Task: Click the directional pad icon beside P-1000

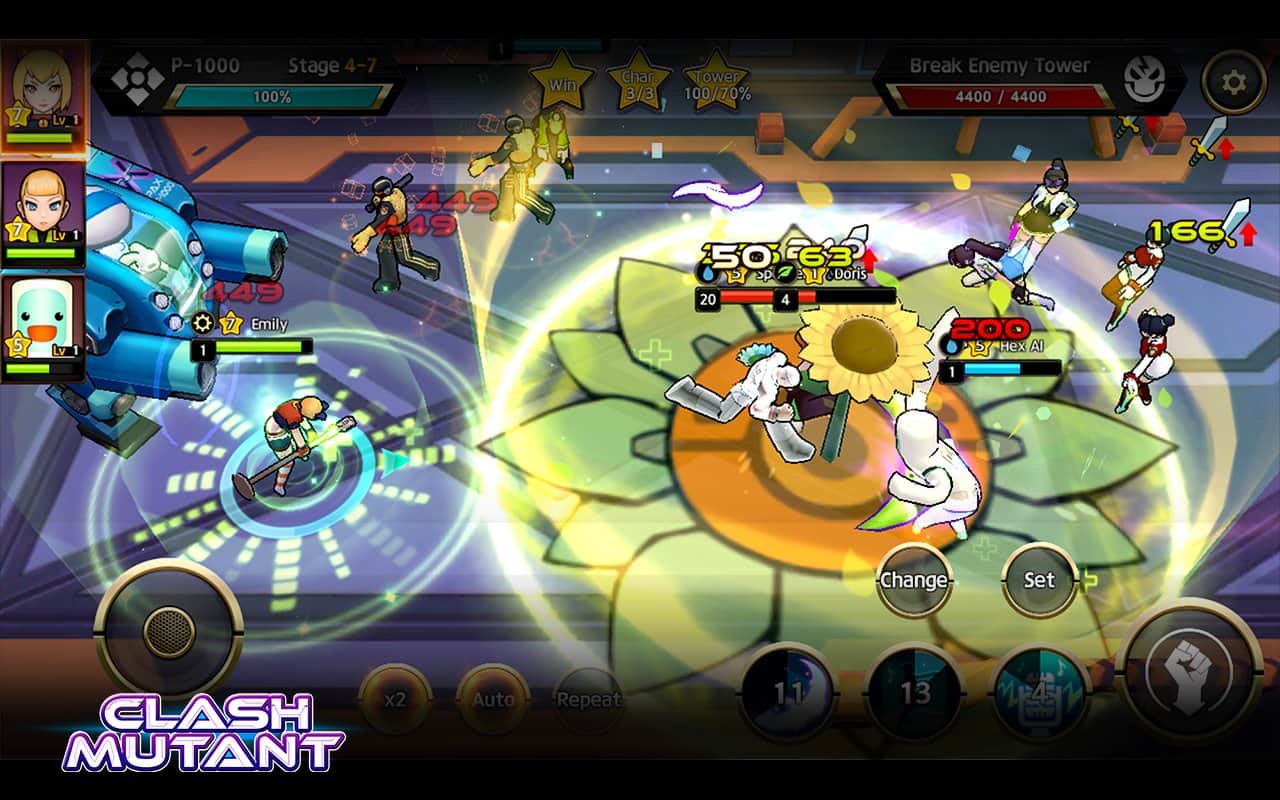Action: pos(131,80)
